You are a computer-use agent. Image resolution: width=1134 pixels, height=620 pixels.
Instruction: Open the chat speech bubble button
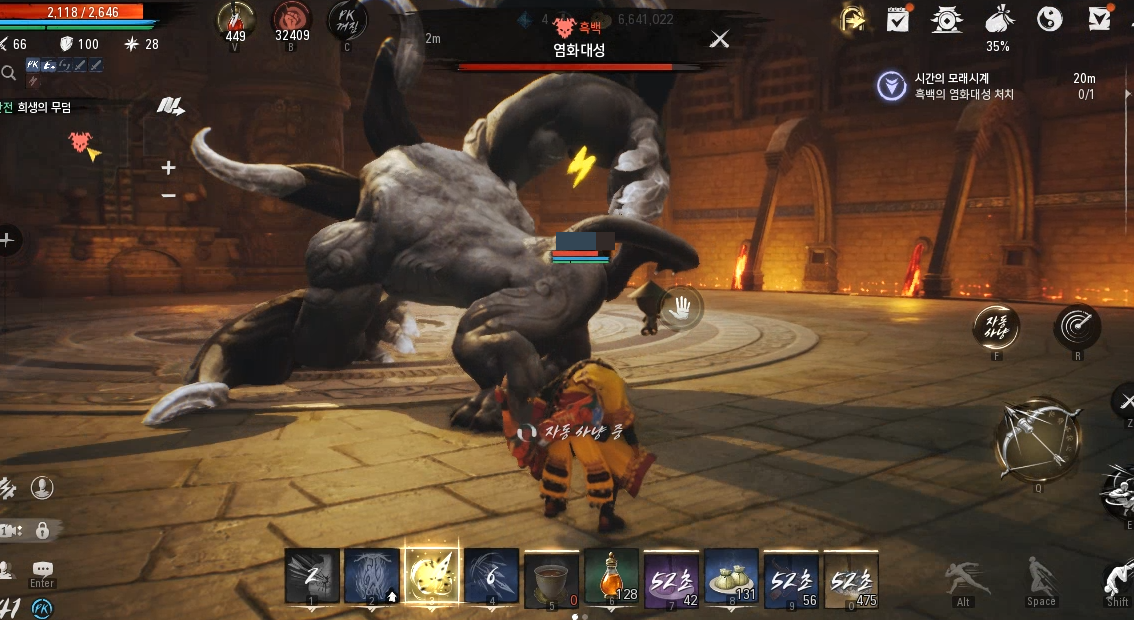click(x=42, y=569)
